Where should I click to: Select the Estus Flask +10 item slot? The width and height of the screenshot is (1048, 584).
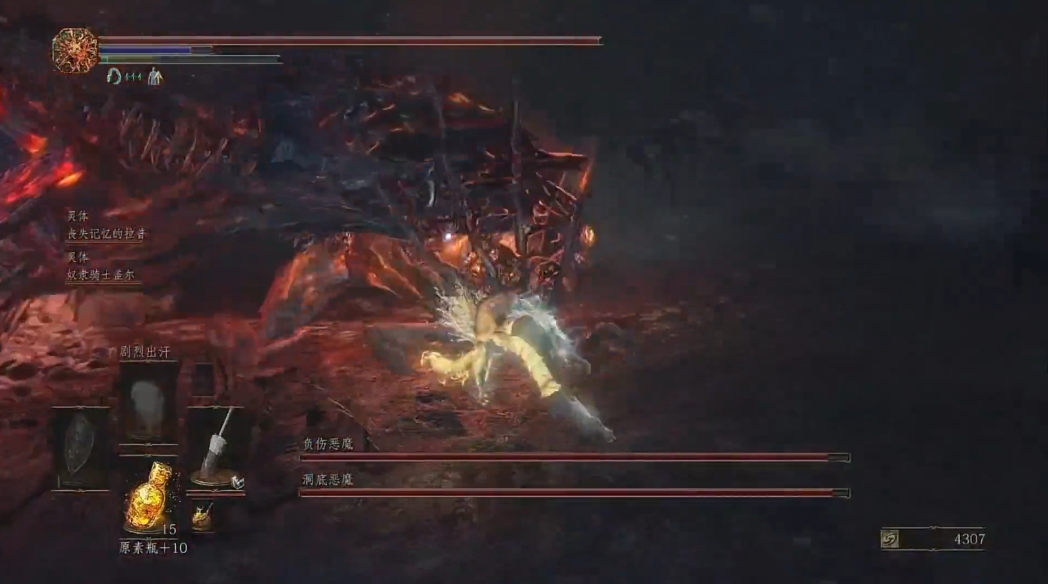pyautogui.click(x=149, y=493)
